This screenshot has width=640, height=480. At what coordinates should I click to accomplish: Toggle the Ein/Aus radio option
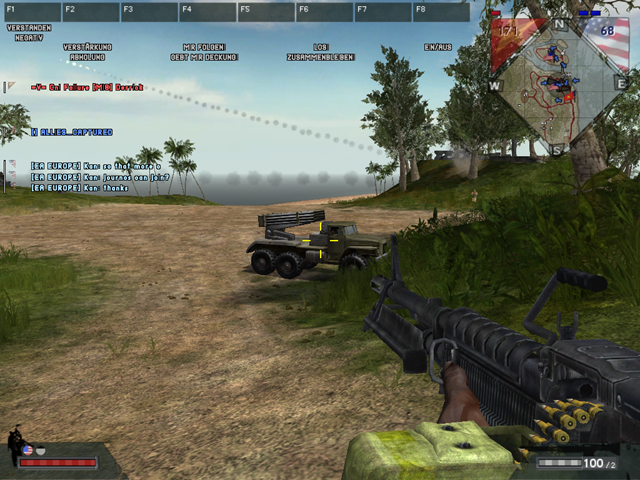[x=438, y=47]
